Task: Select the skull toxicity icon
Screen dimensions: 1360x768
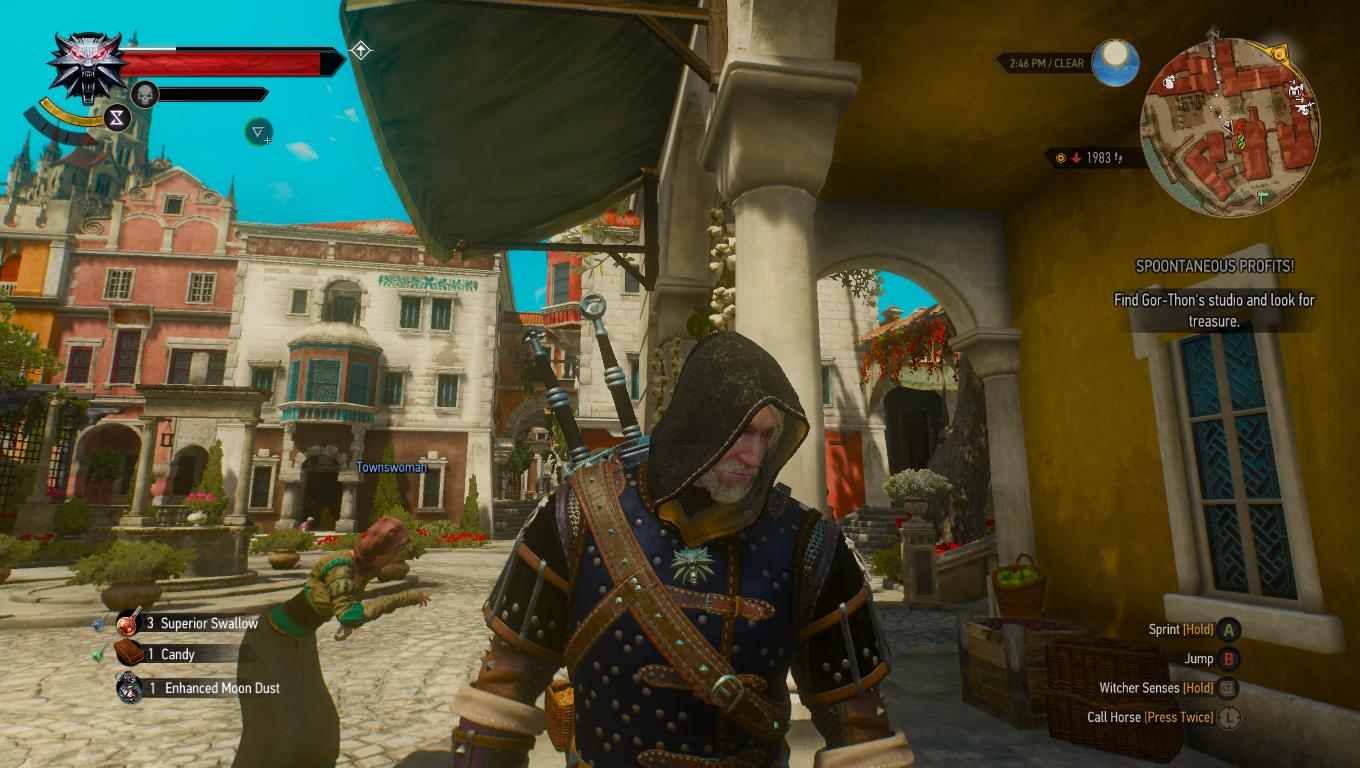Action: click(x=145, y=95)
